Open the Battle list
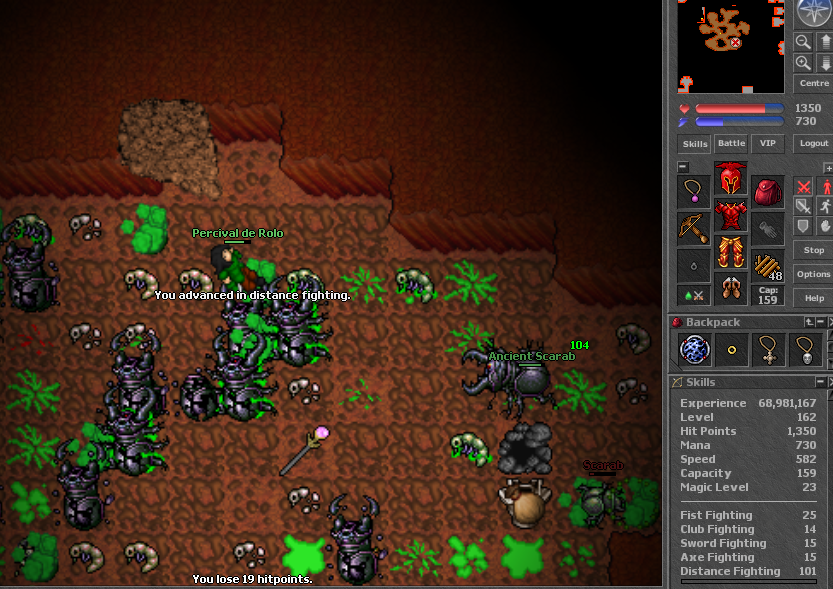Viewport: 833px width, 589px height. click(731, 144)
